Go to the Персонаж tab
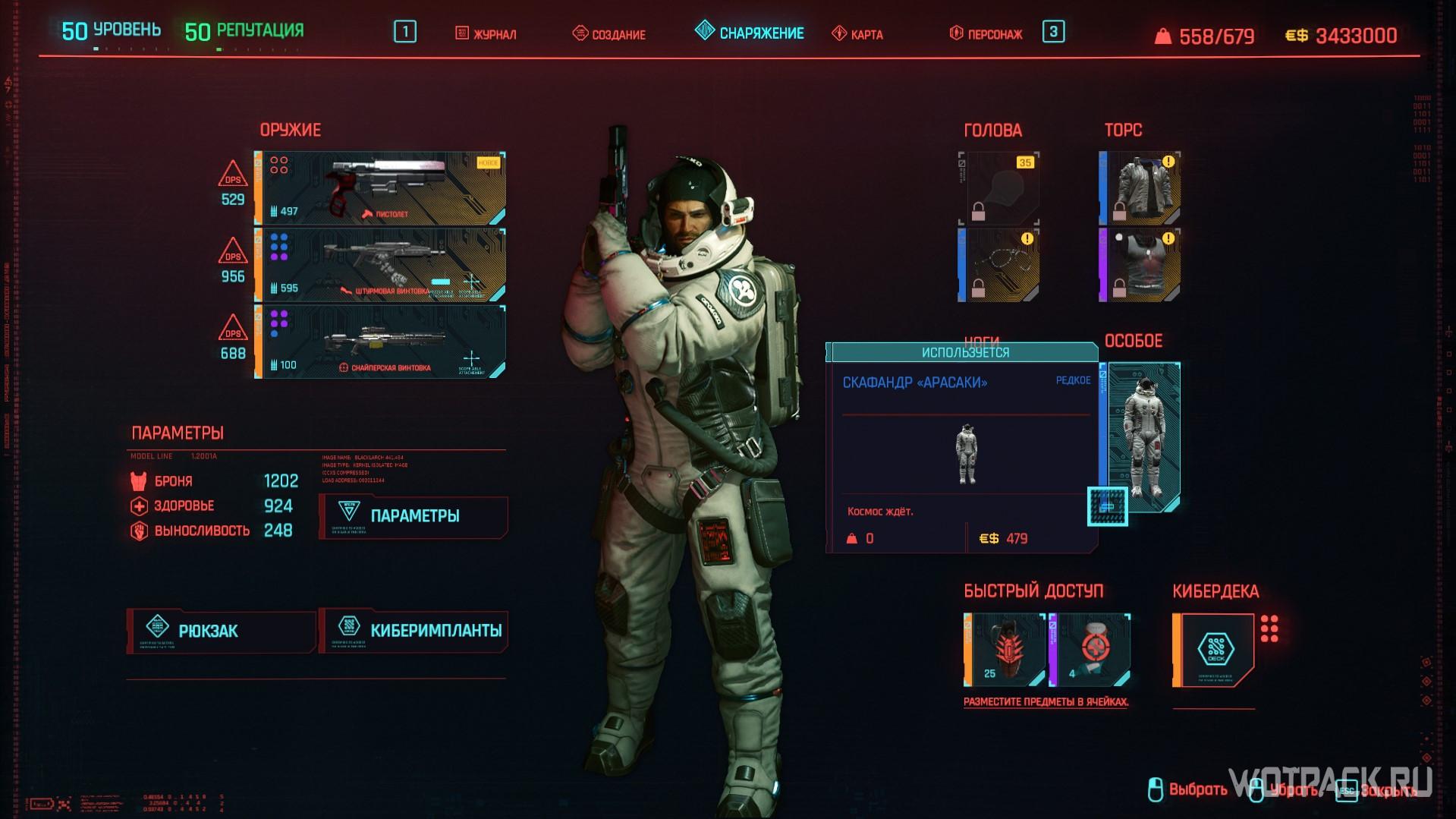Image resolution: width=1456 pixels, height=819 pixels. 986,34
